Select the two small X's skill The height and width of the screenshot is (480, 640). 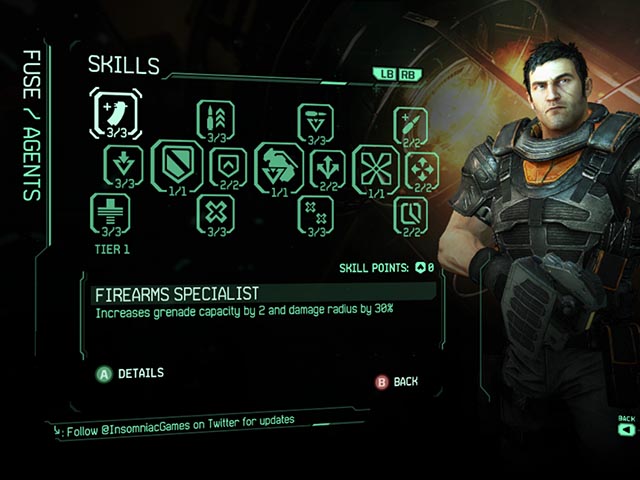tap(316, 212)
